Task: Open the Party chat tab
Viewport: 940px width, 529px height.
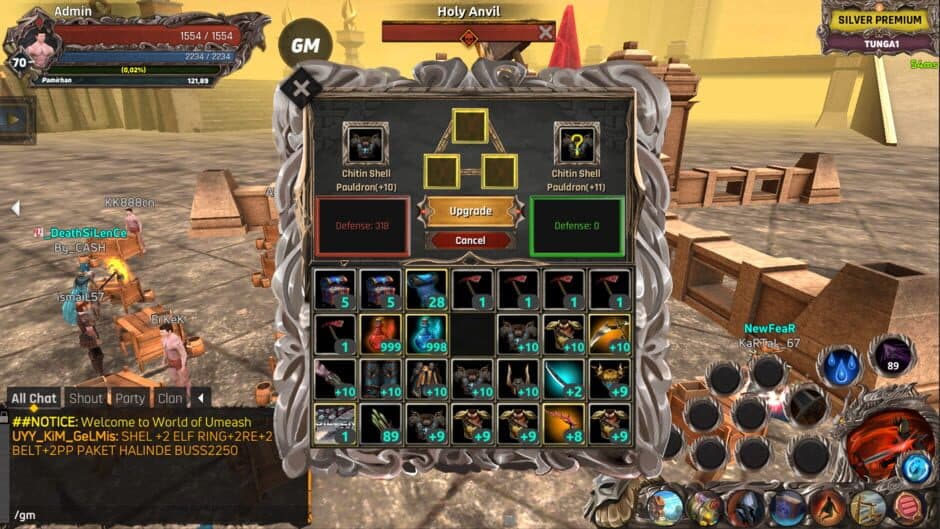Action: [x=130, y=398]
